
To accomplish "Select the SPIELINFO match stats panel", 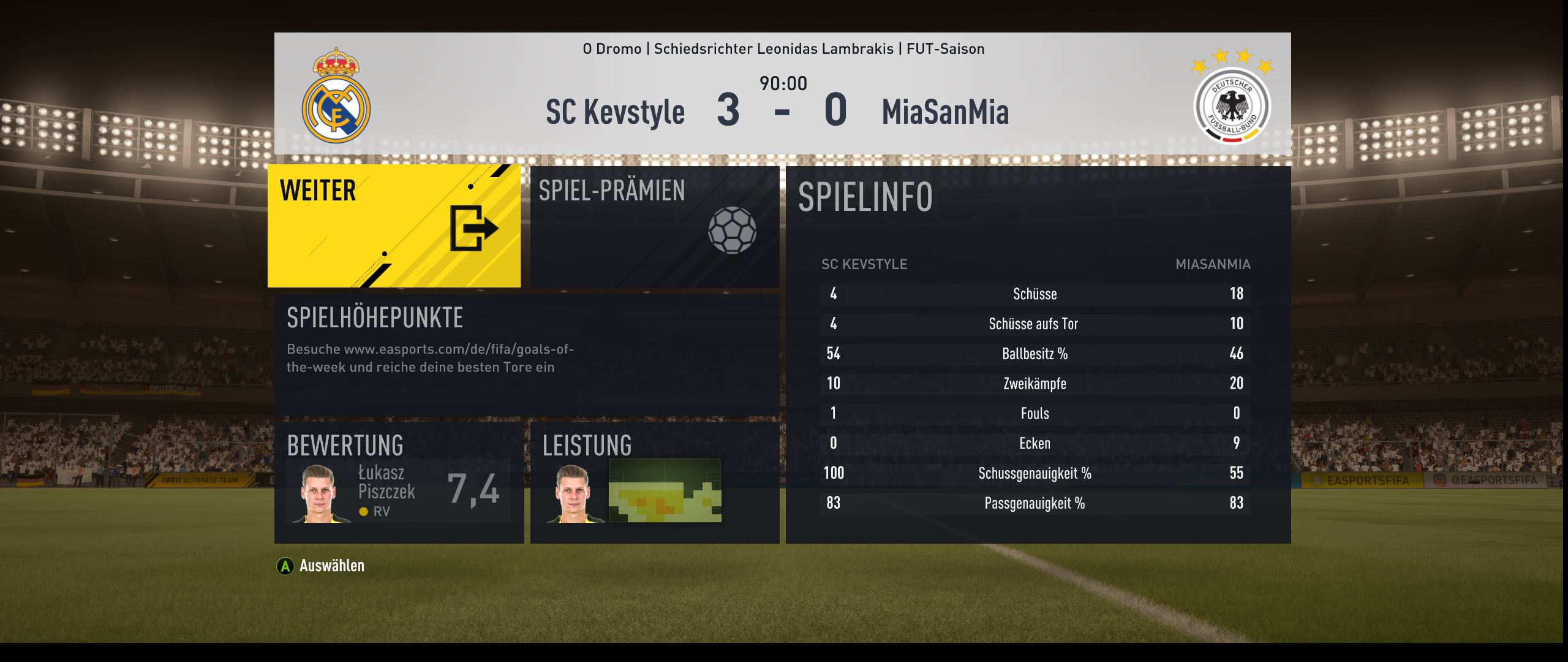I will click(1038, 354).
